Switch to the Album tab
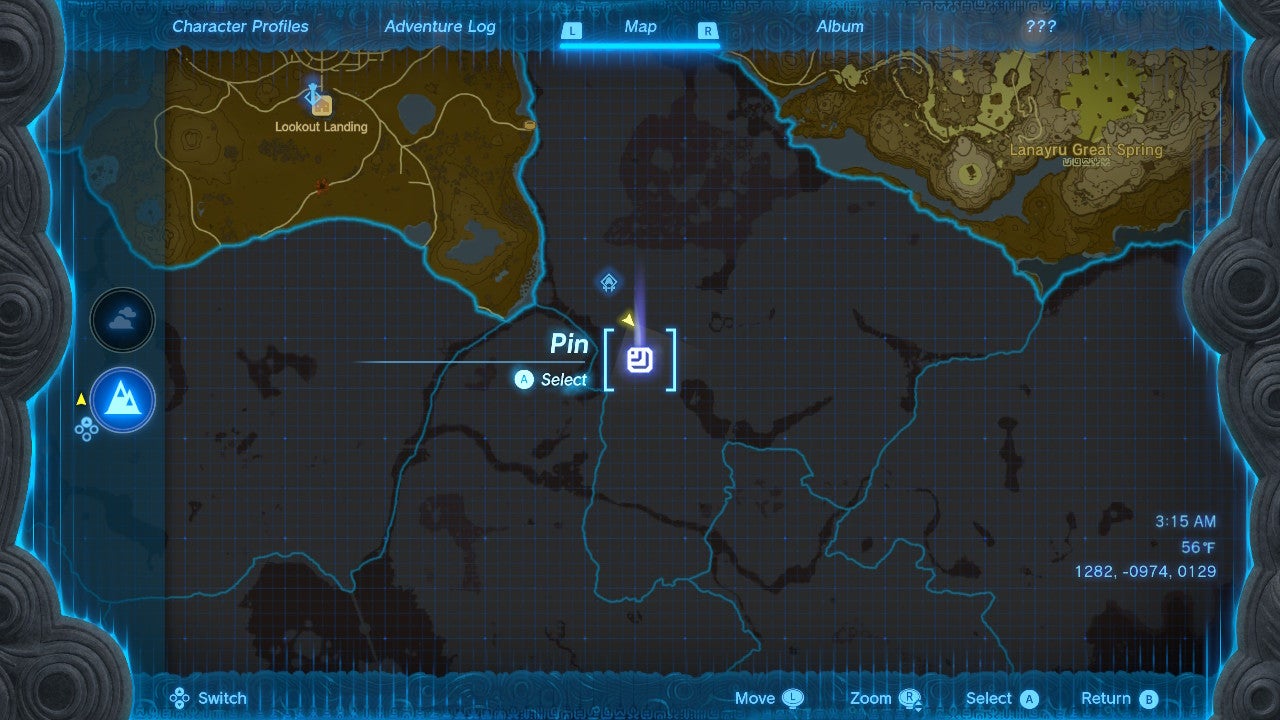This screenshot has height=720, width=1280. coord(839,27)
